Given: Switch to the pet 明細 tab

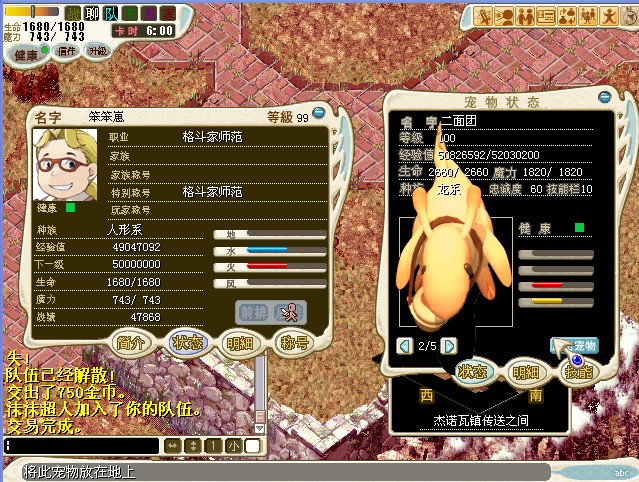Looking at the screenshot, I should pos(525,372).
